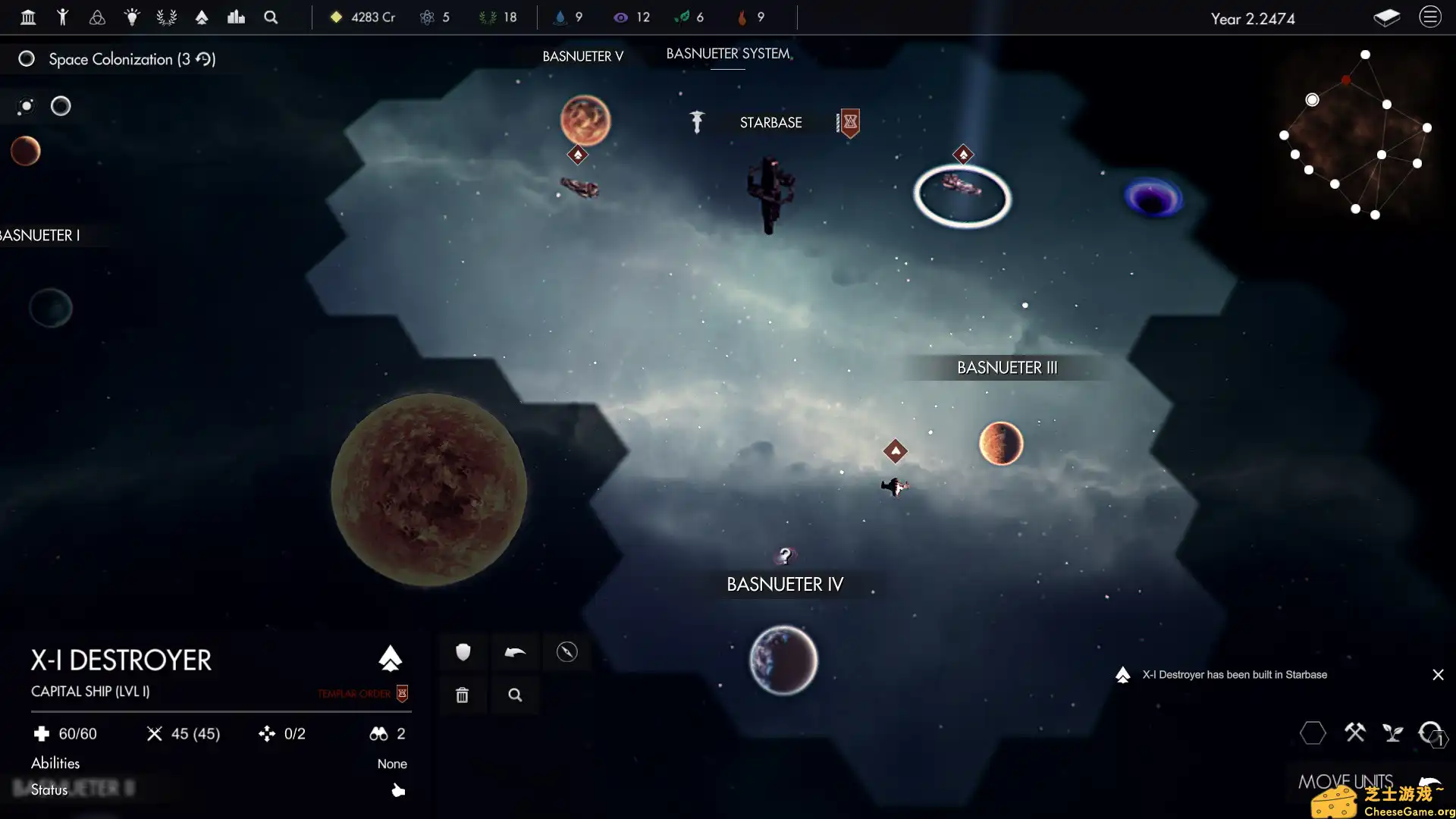
Task: Click the end turn cycle button showing 1
Action: point(1433,733)
